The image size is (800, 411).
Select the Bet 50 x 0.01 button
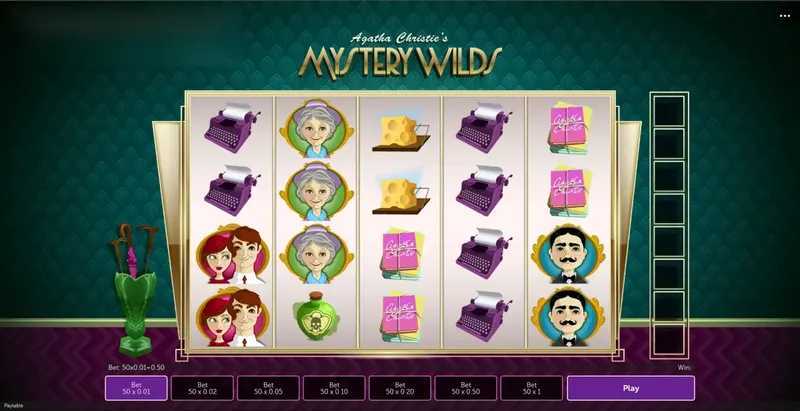(136, 388)
